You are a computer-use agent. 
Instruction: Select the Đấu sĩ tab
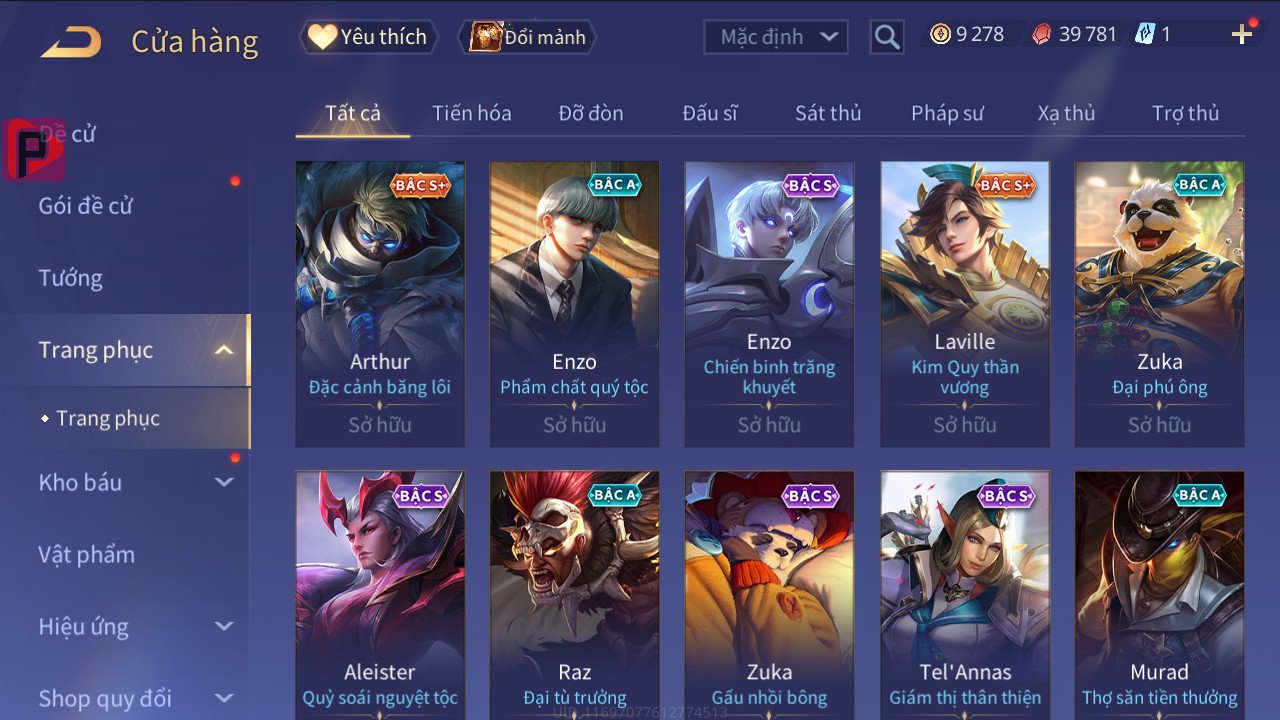point(710,113)
